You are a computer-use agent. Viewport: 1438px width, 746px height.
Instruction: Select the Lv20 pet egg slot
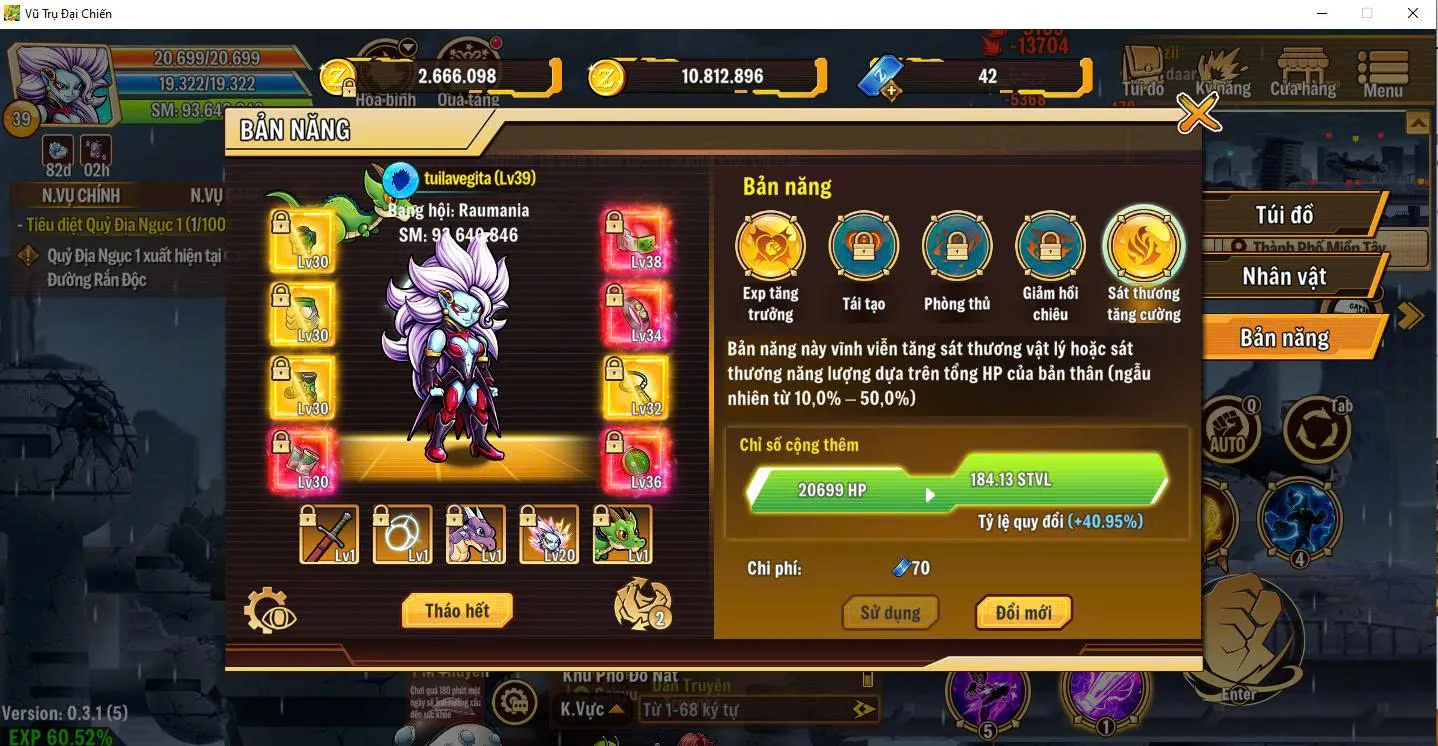click(x=546, y=535)
